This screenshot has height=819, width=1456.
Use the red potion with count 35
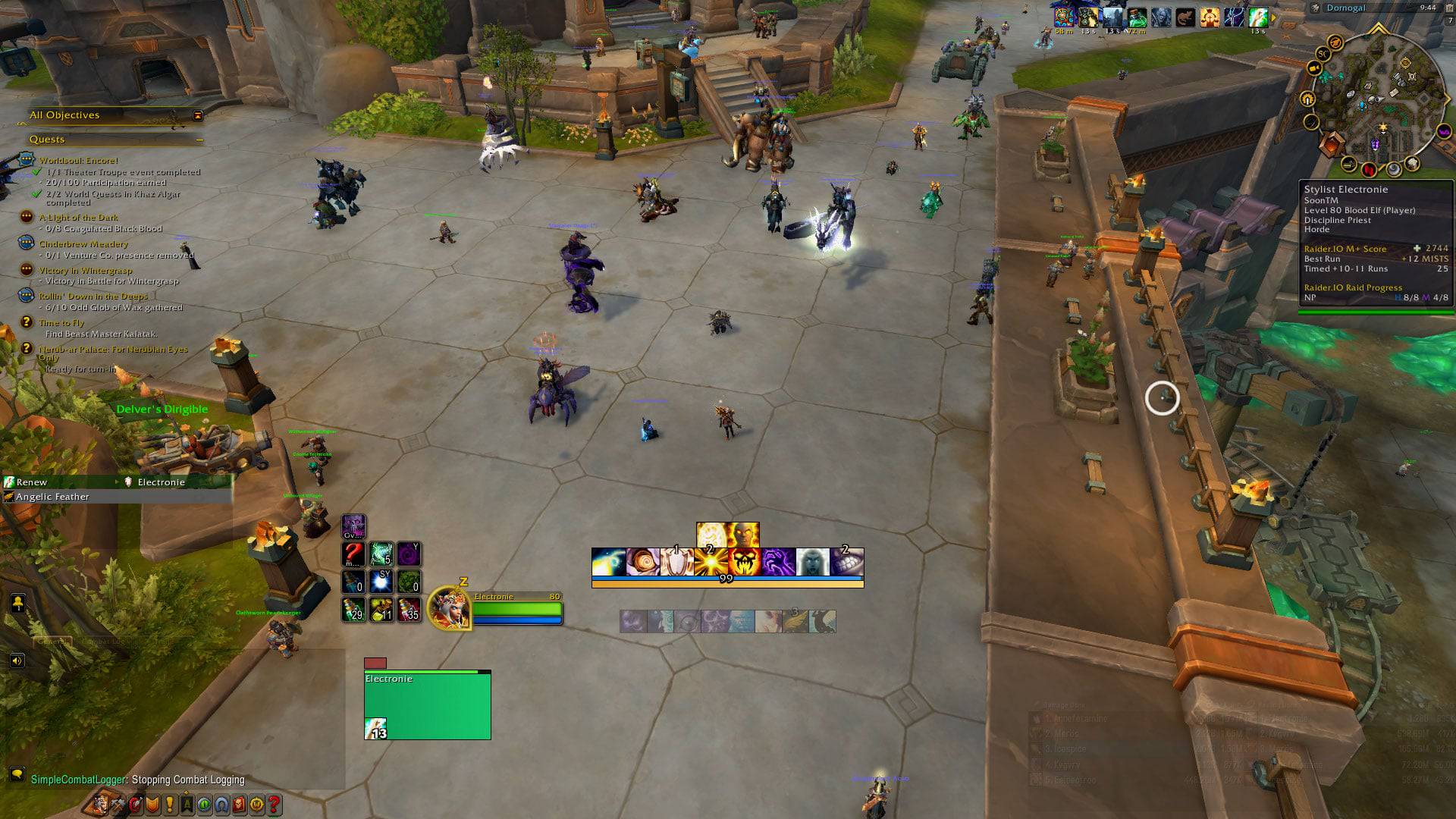pyautogui.click(x=409, y=610)
